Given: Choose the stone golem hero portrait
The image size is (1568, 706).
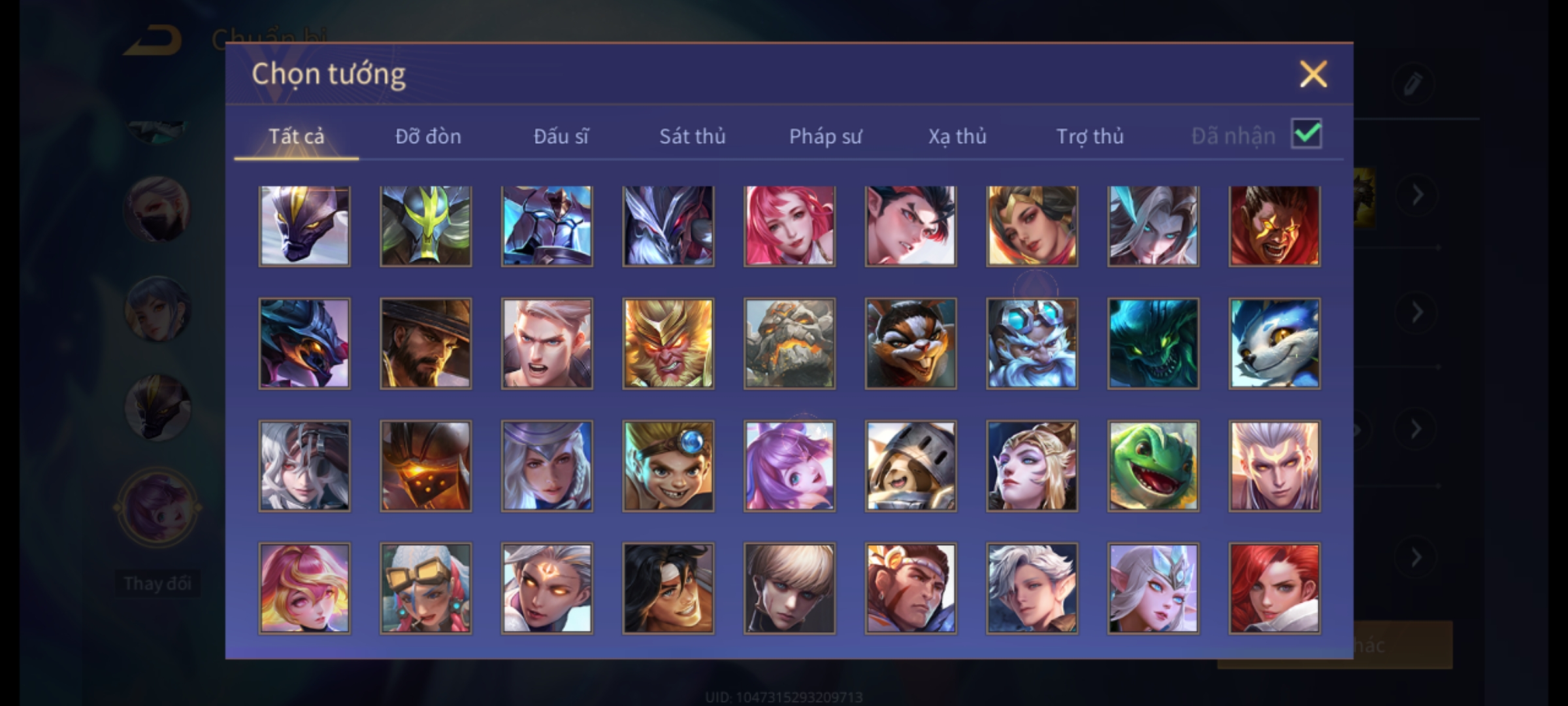Looking at the screenshot, I should [x=789, y=344].
